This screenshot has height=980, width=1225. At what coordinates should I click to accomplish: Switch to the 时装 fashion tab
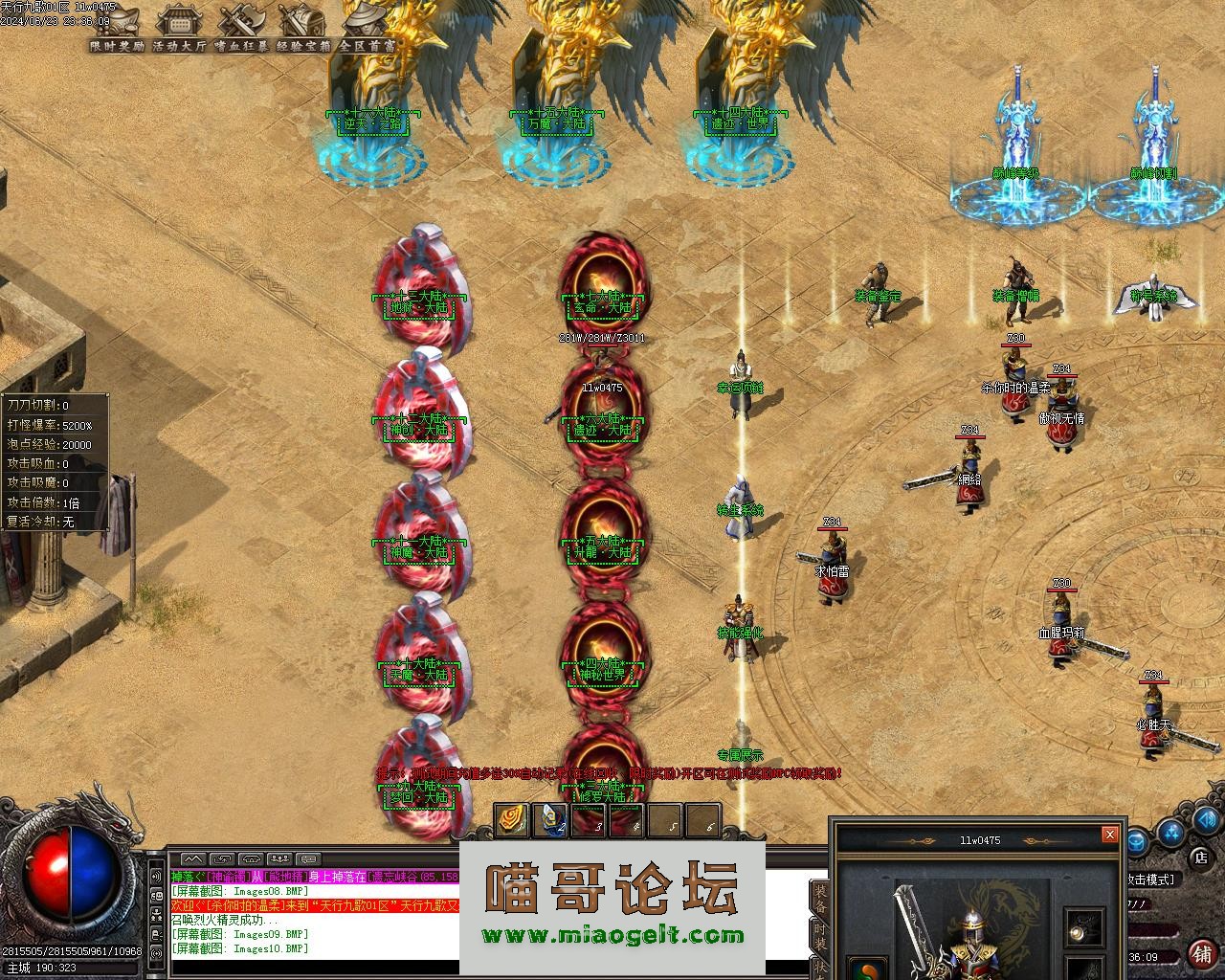click(820, 938)
